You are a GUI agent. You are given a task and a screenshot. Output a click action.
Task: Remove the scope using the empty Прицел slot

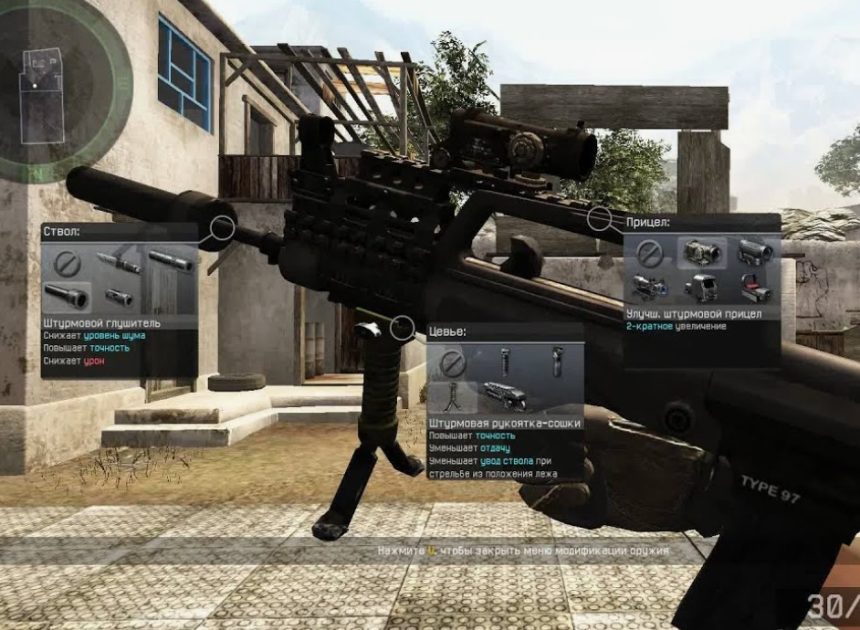click(x=649, y=252)
